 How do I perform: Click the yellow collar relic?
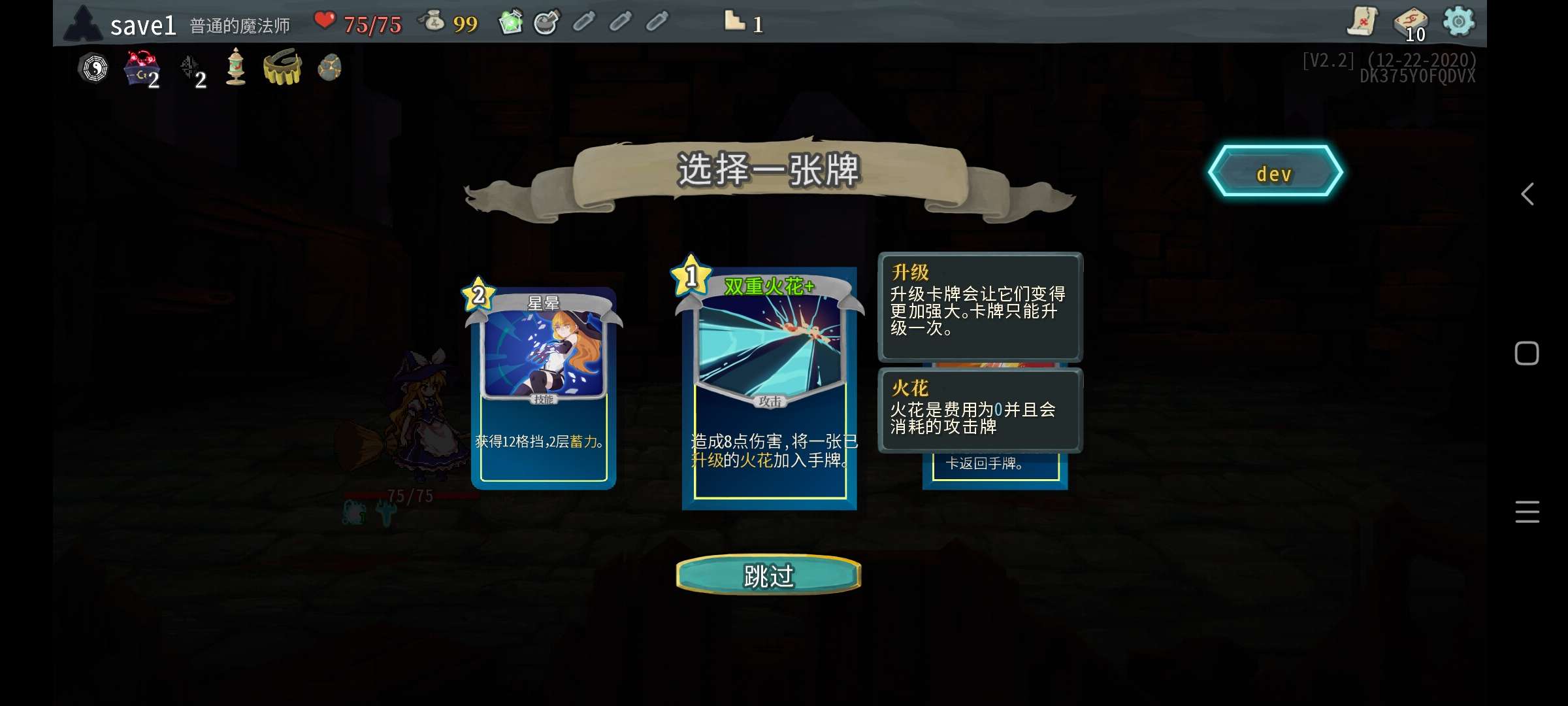click(283, 67)
